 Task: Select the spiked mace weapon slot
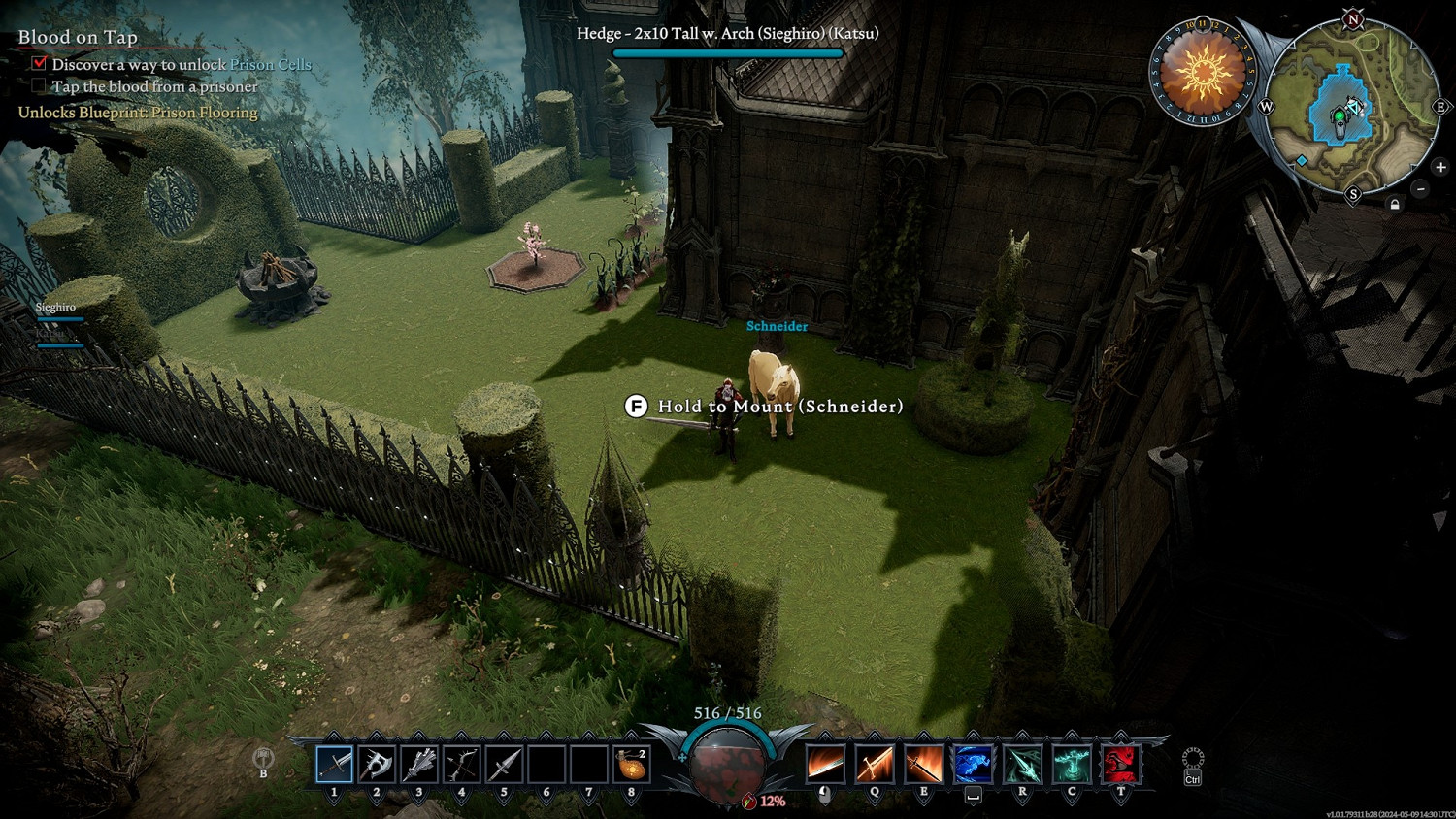(x=419, y=765)
